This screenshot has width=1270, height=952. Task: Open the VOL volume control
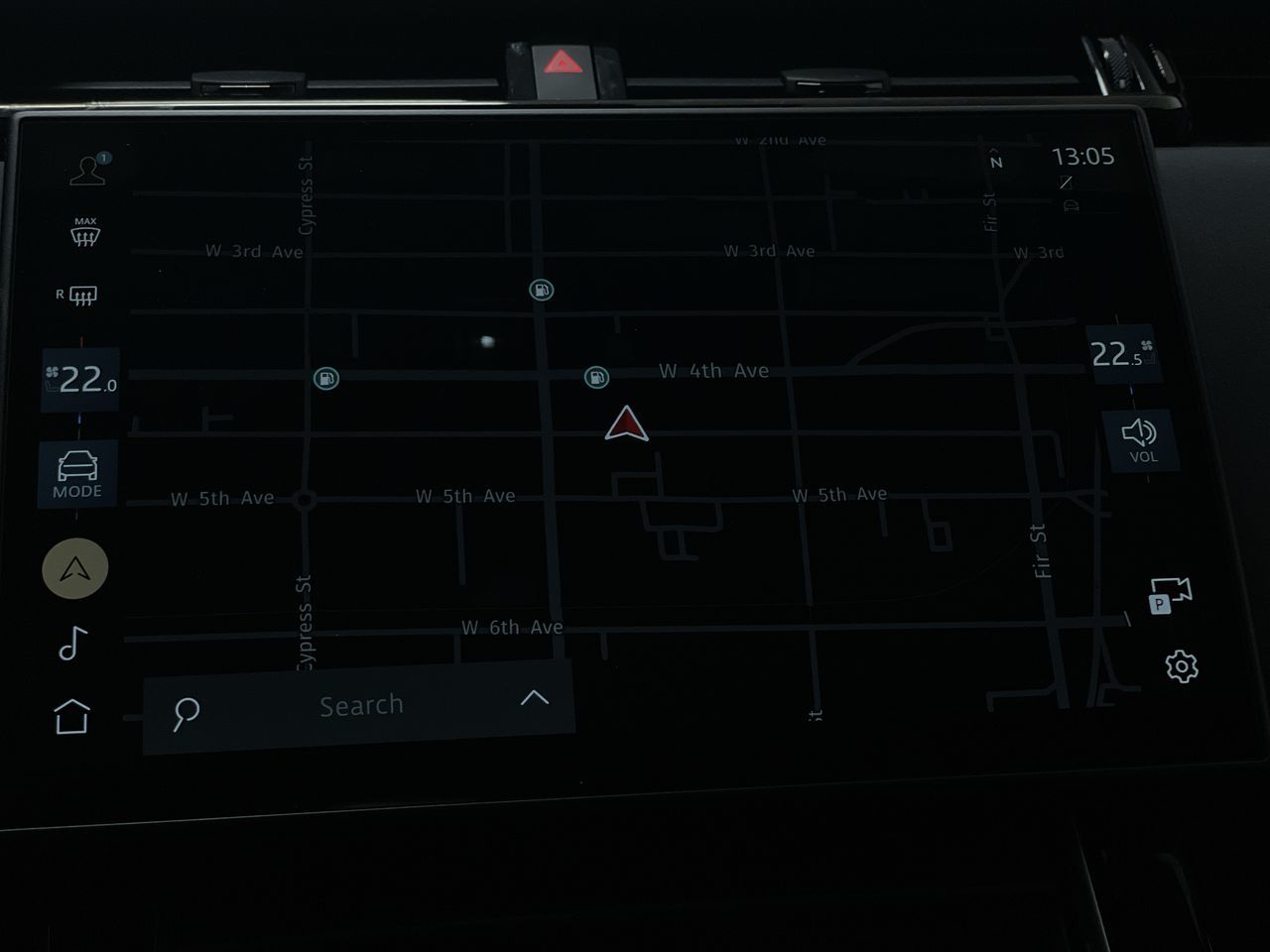click(1140, 439)
